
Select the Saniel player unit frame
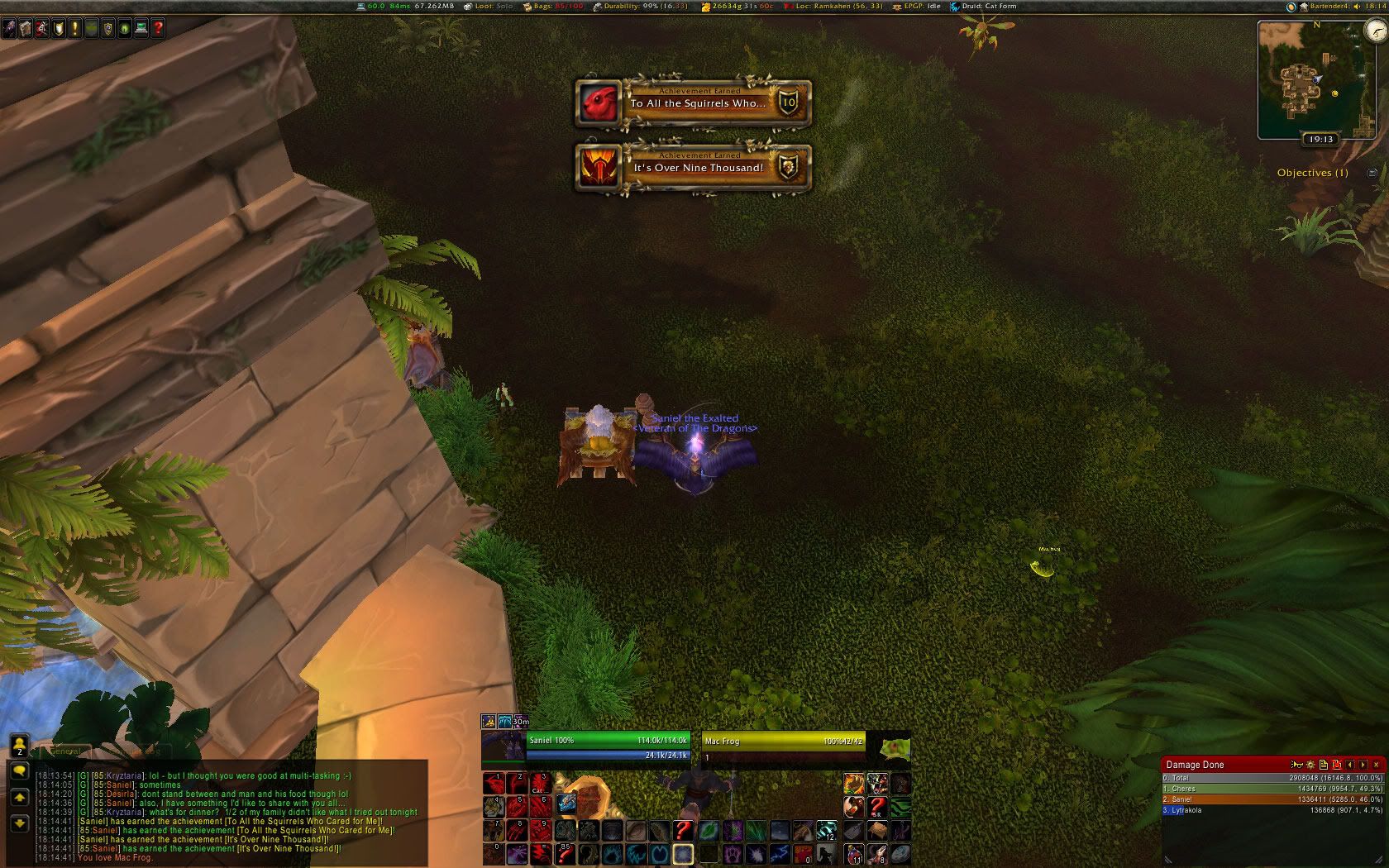tap(607, 746)
